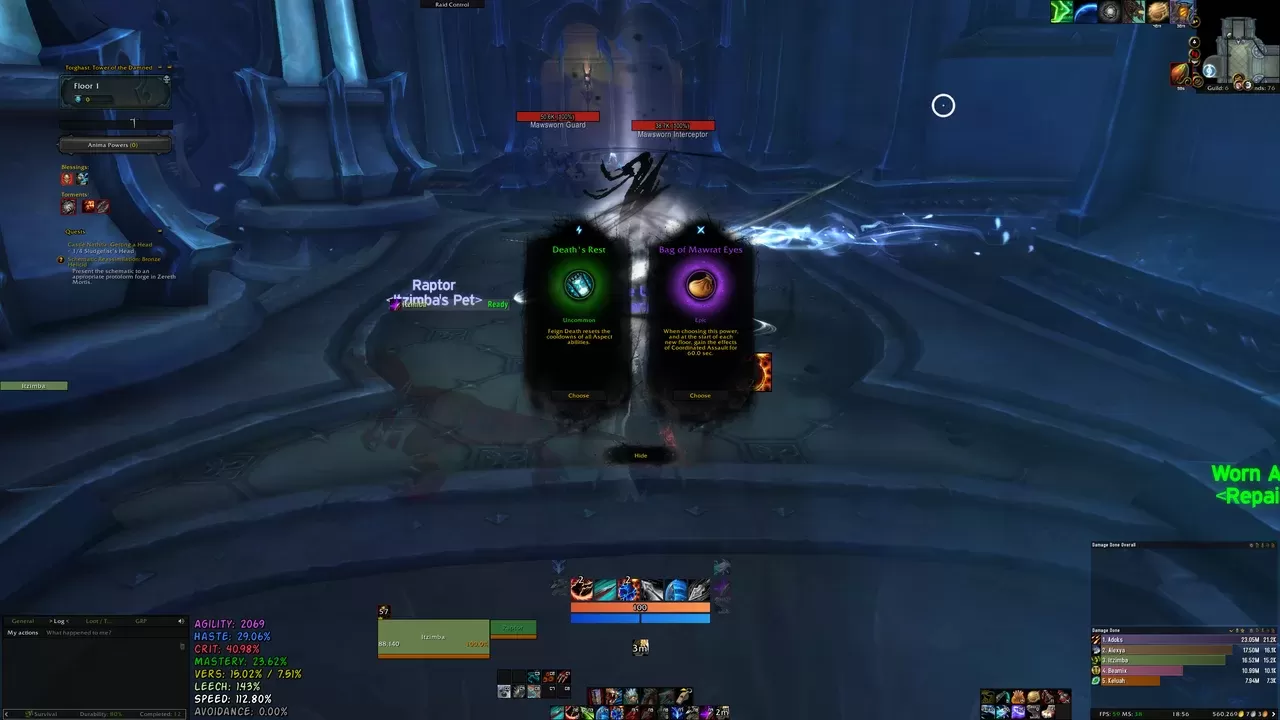Click Hide below the anima power choices
This screenshot has width=1280, height=720.
[x=639, y=455]
